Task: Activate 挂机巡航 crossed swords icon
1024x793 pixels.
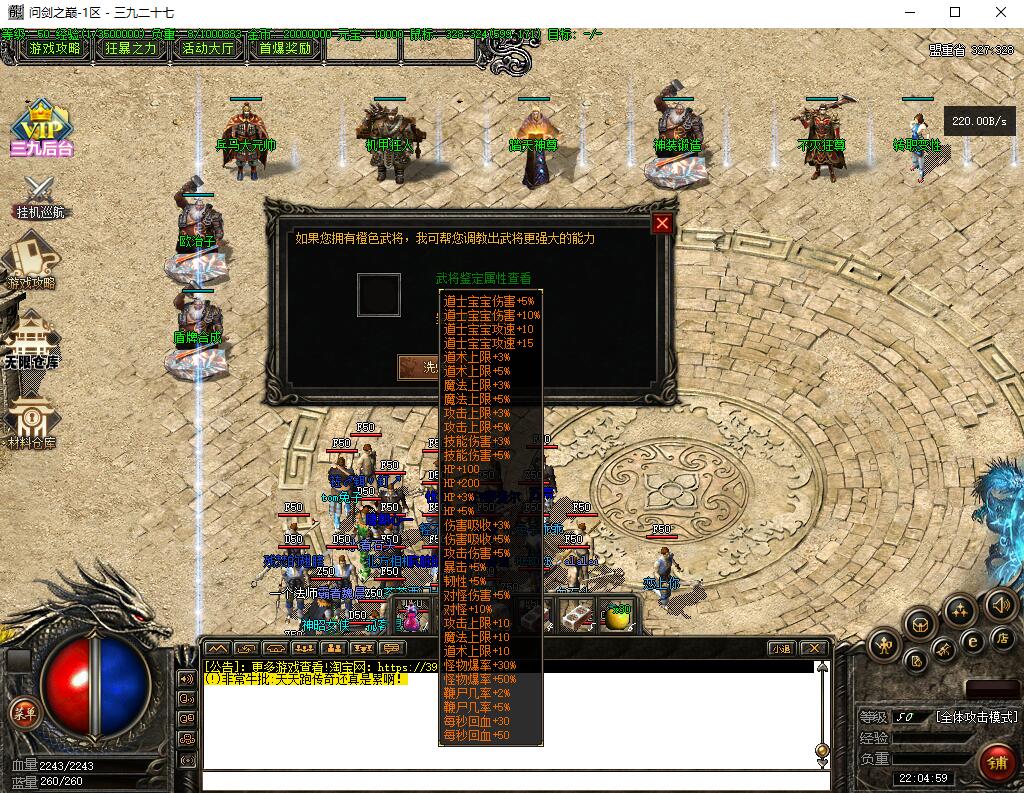Action: 40,196
